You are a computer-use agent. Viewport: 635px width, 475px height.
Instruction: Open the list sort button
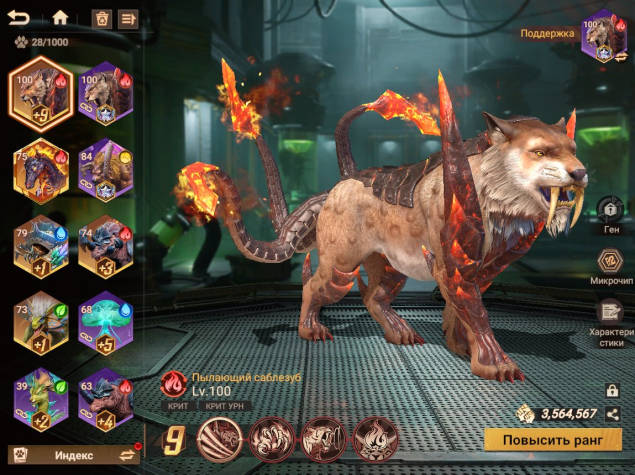[x=127, y=18]
